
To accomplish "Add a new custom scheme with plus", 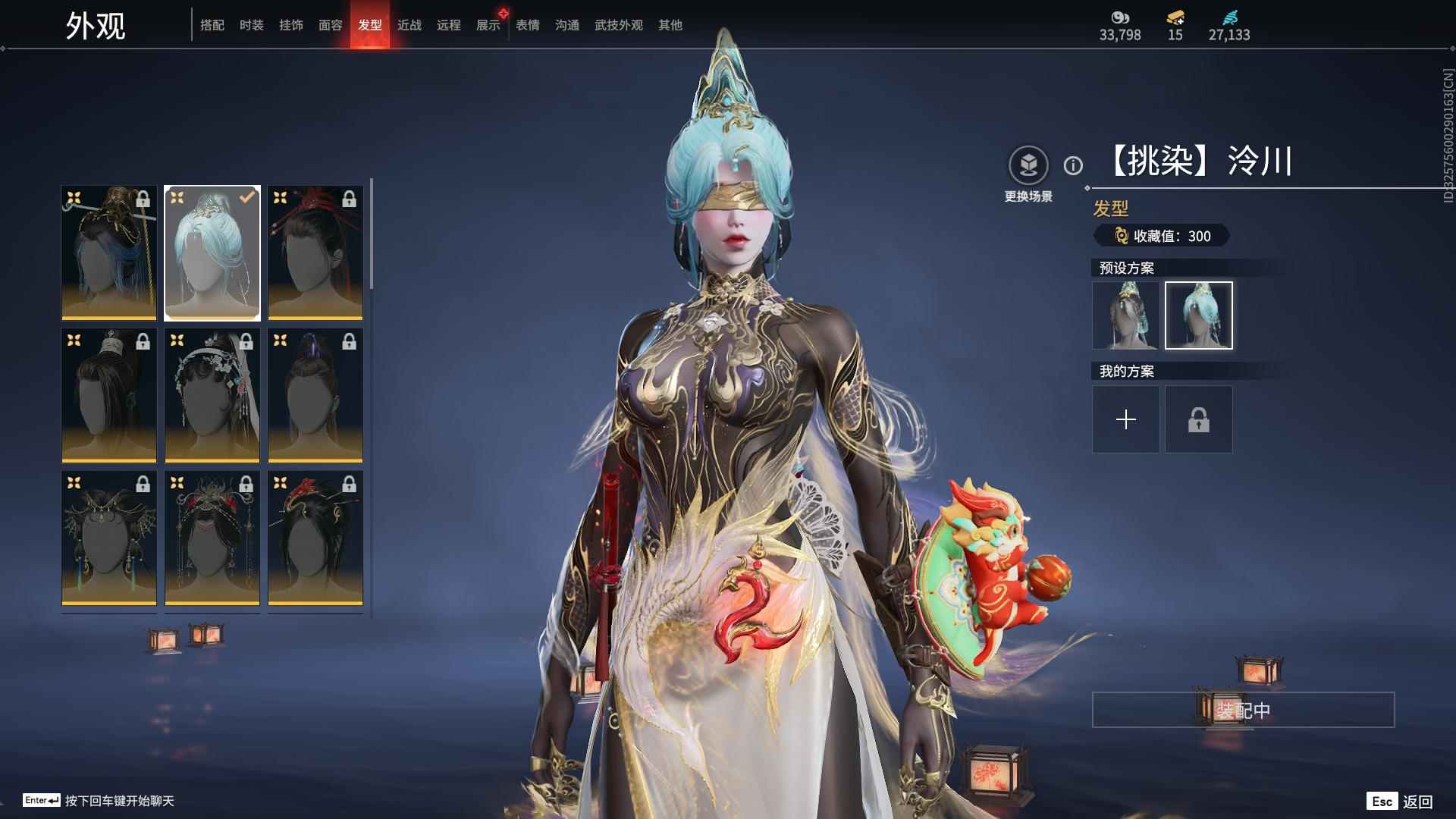I will click(1126, 419).
